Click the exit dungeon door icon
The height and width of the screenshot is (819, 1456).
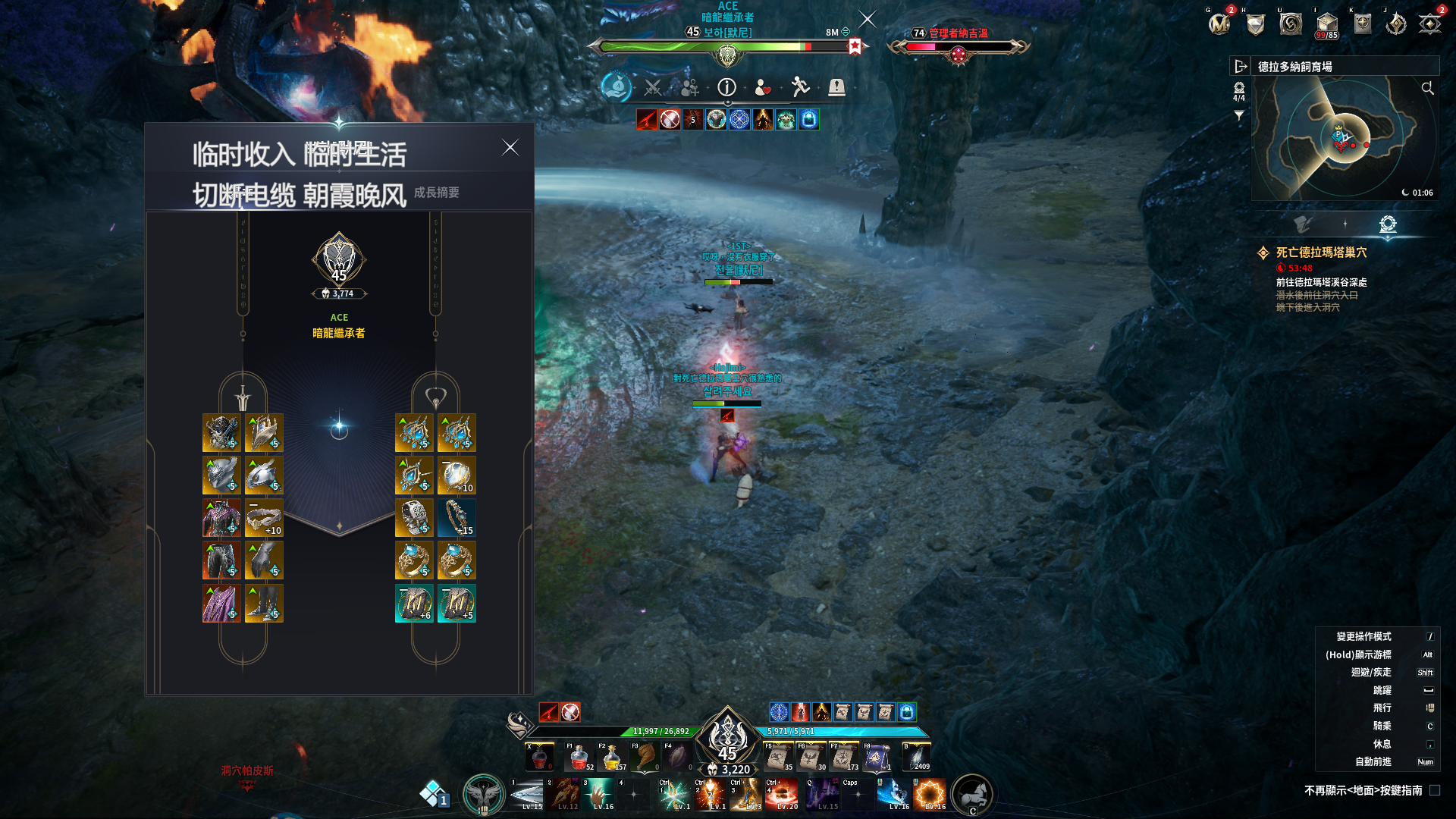click(x=1241, y=67)
